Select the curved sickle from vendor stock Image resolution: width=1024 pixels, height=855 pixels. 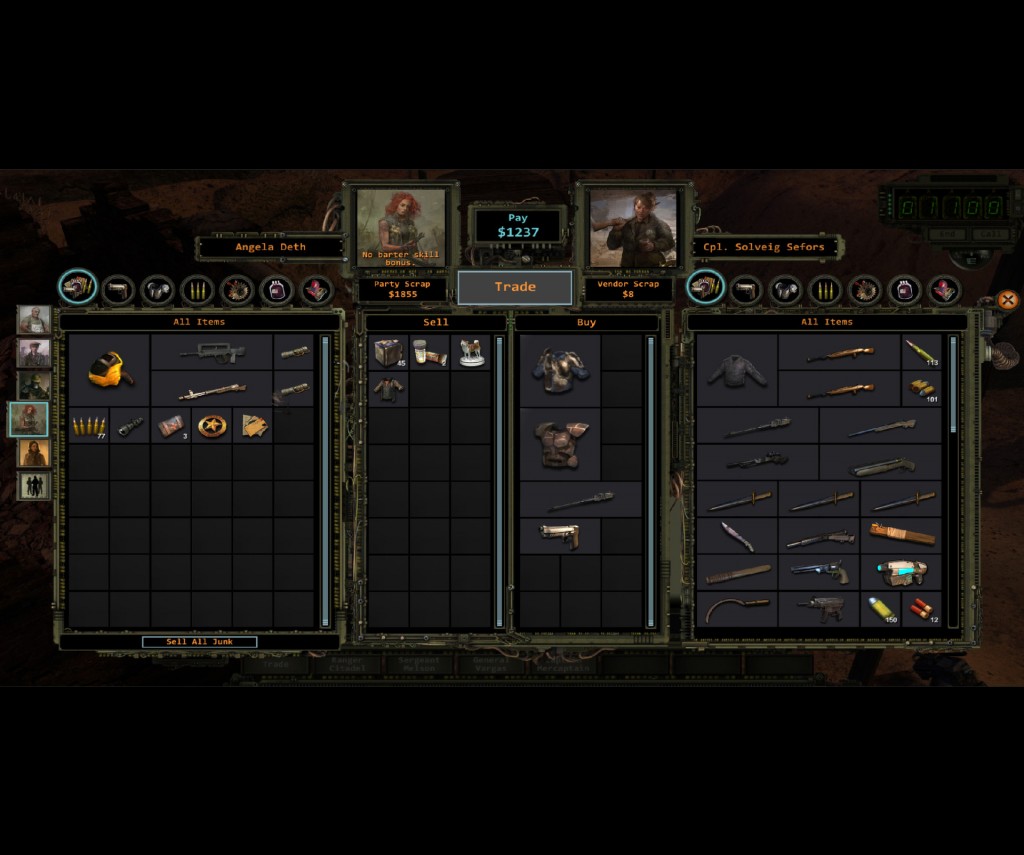click(x=737, y=608)
